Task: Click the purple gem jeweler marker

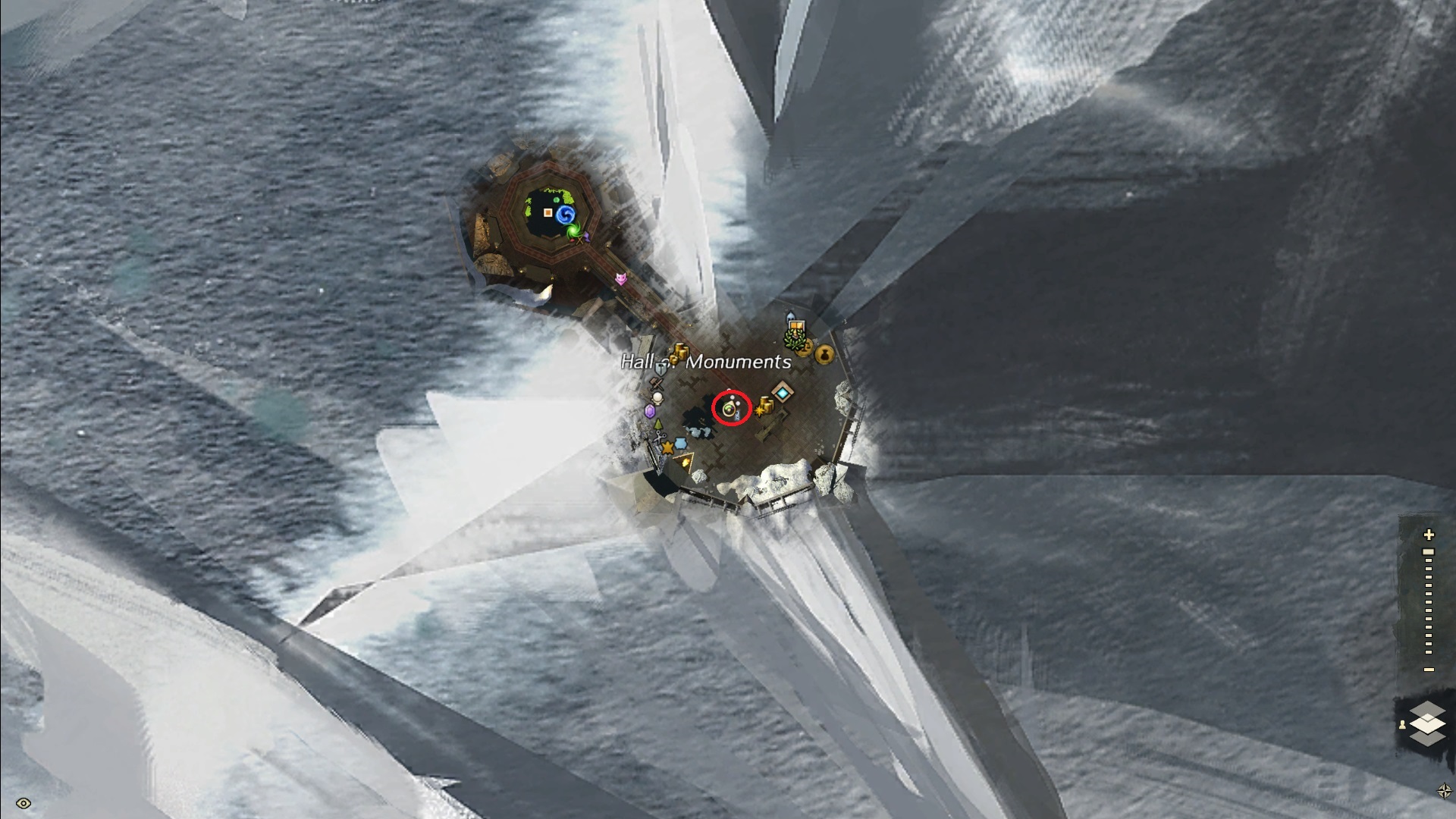Action: pyautogui.click(x=649, y=411)
